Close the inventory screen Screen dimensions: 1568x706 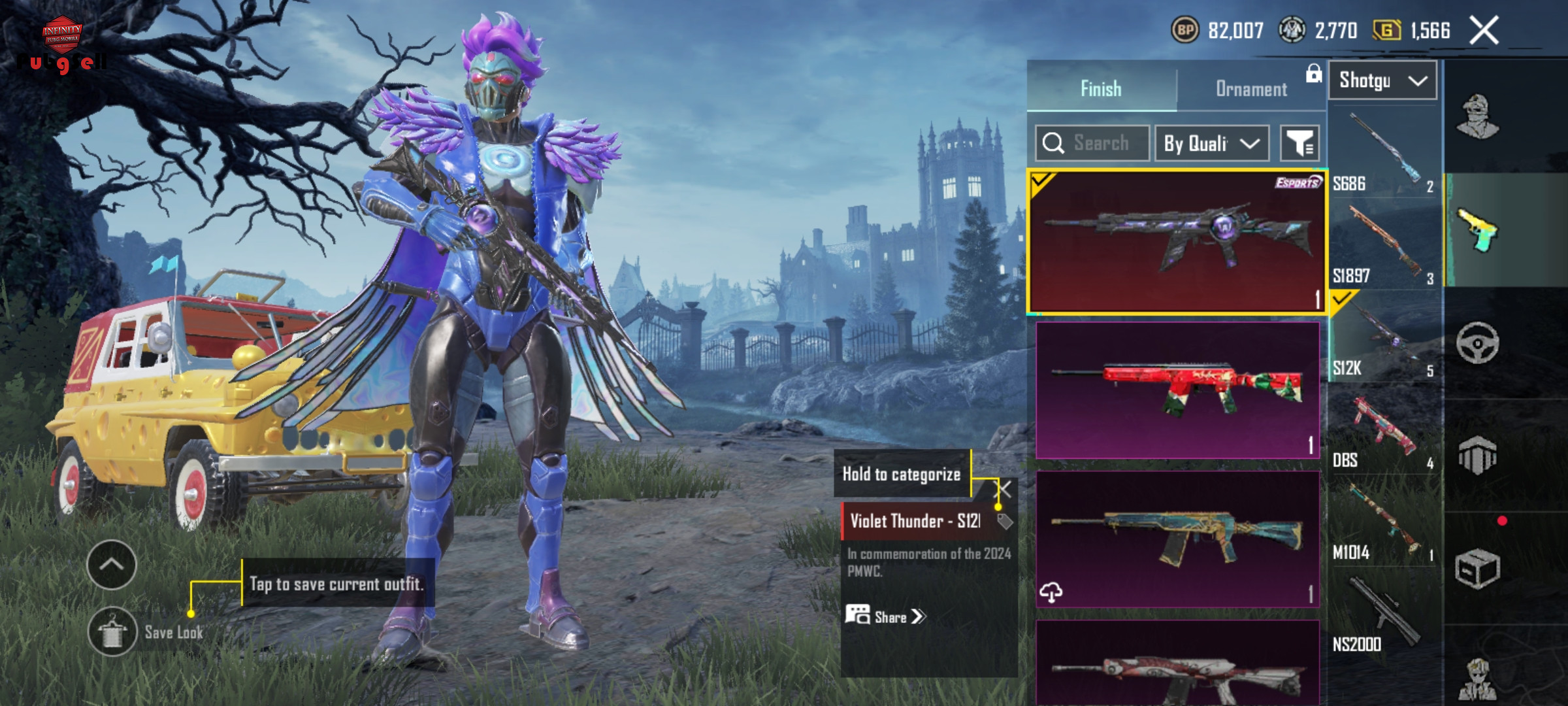pos(1484,31)
